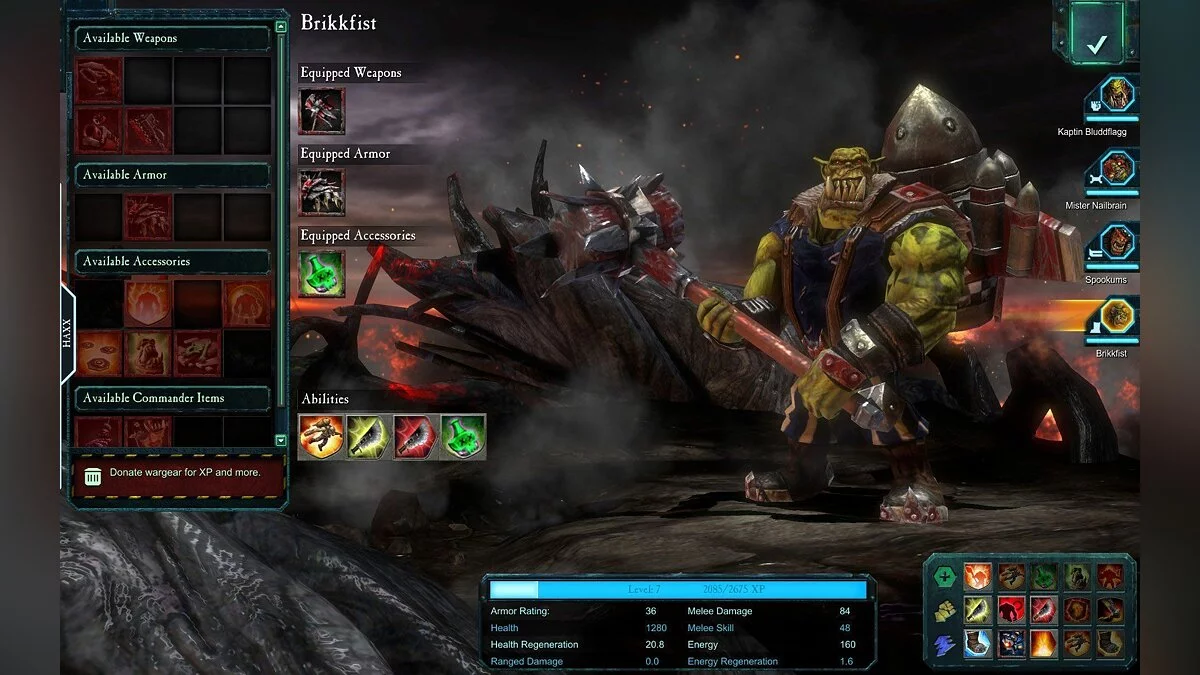Select the glowing blue boot trait
Image resolution: width=1200 pixels, height=675 pixels.
pyautogui.click(x=977, y=643)
